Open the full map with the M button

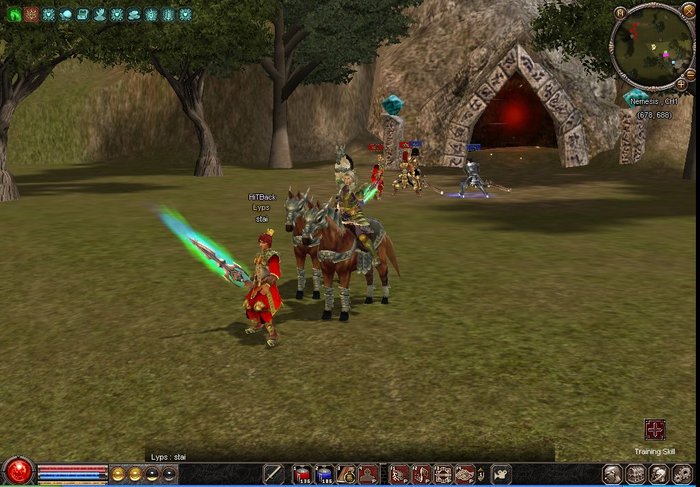(621, 13)
